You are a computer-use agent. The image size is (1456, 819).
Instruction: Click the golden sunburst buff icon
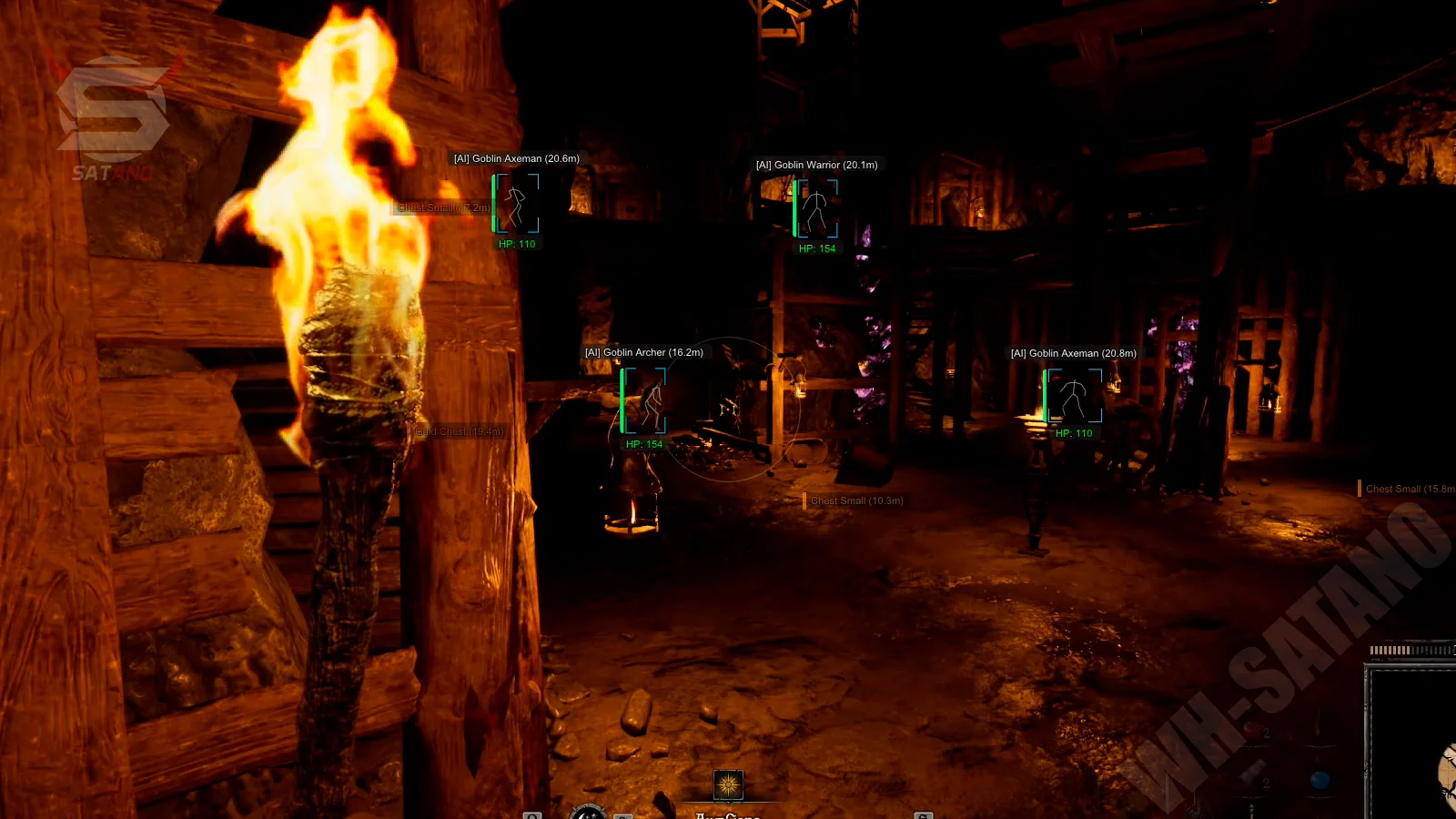pos(728,784)
